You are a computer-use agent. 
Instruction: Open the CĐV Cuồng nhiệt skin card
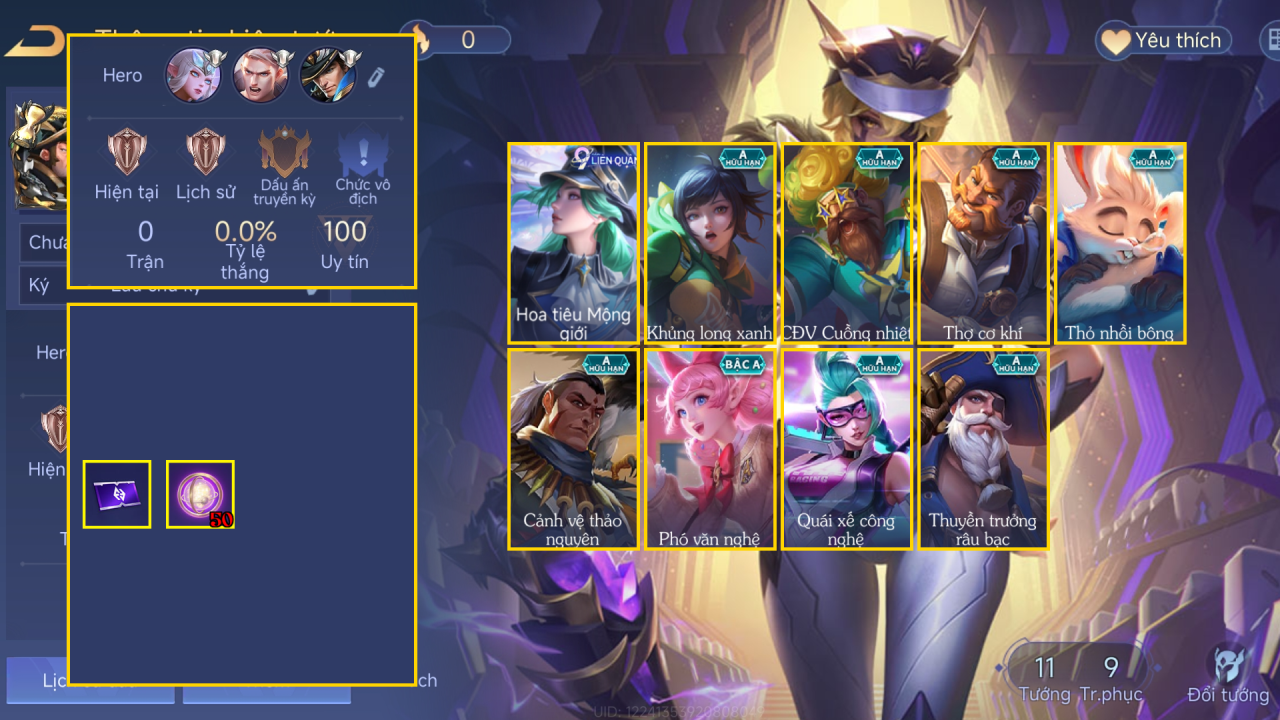[x=846, y=244]
